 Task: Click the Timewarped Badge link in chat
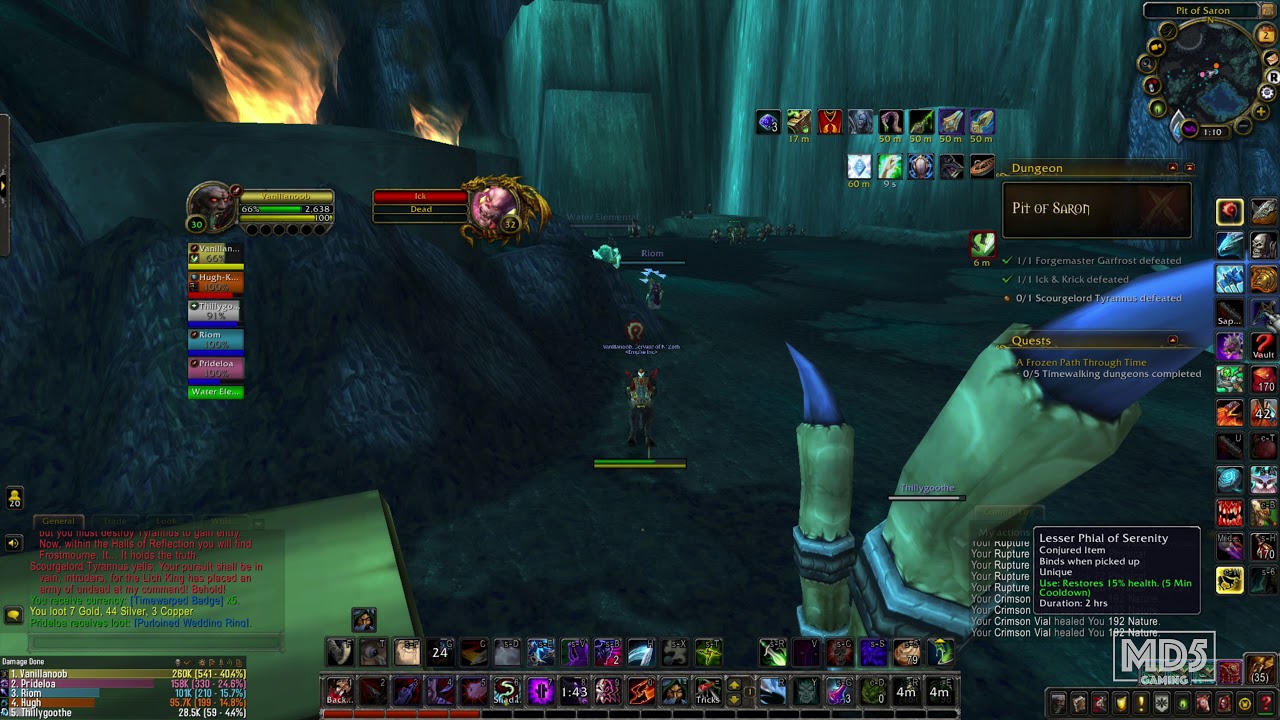tap(175, 601)
